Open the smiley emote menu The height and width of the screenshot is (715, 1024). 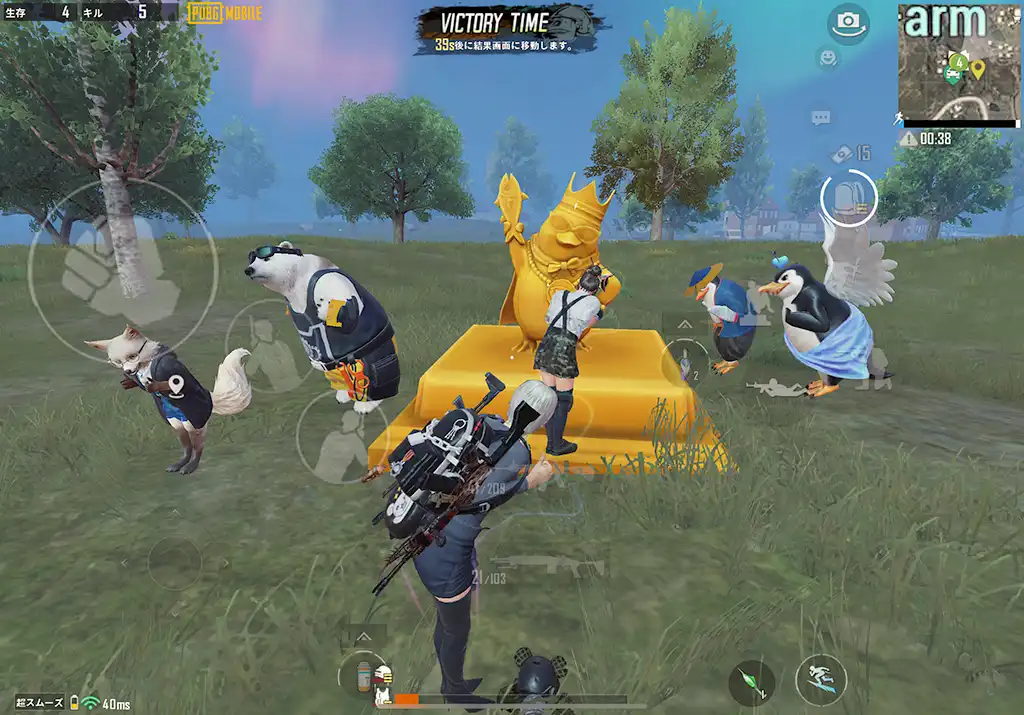pos(827,58)
